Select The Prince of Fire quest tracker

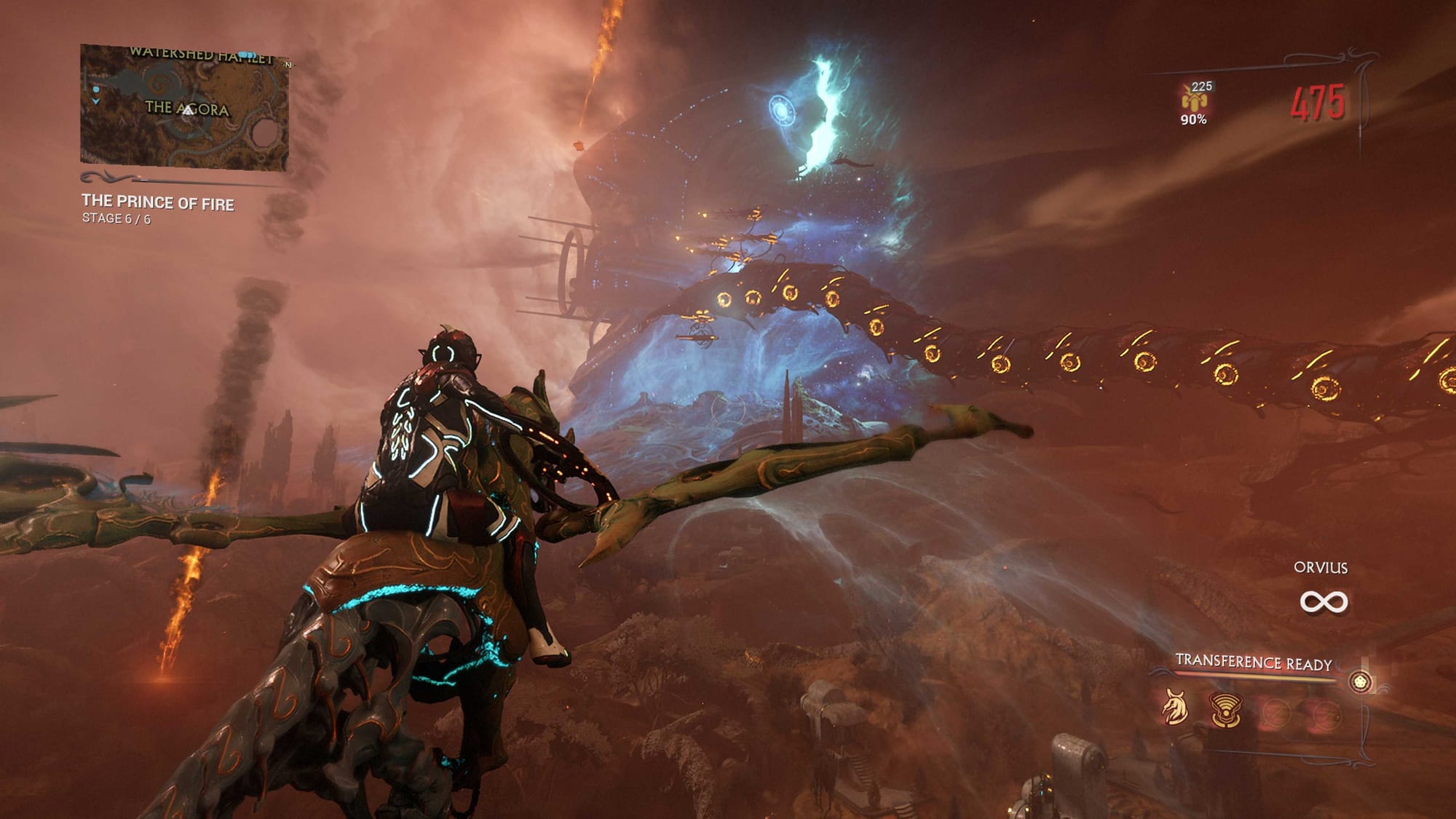pos(157,202)
